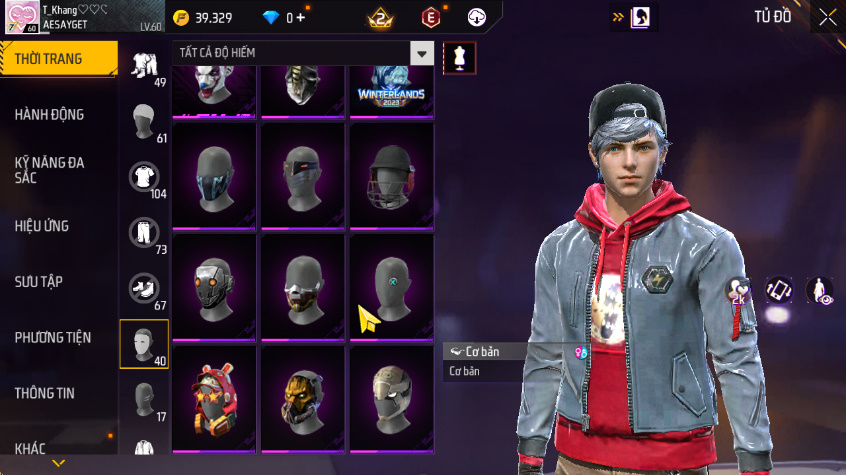
Task: Add diamonds with the plus button
Action: click(301, 18)
